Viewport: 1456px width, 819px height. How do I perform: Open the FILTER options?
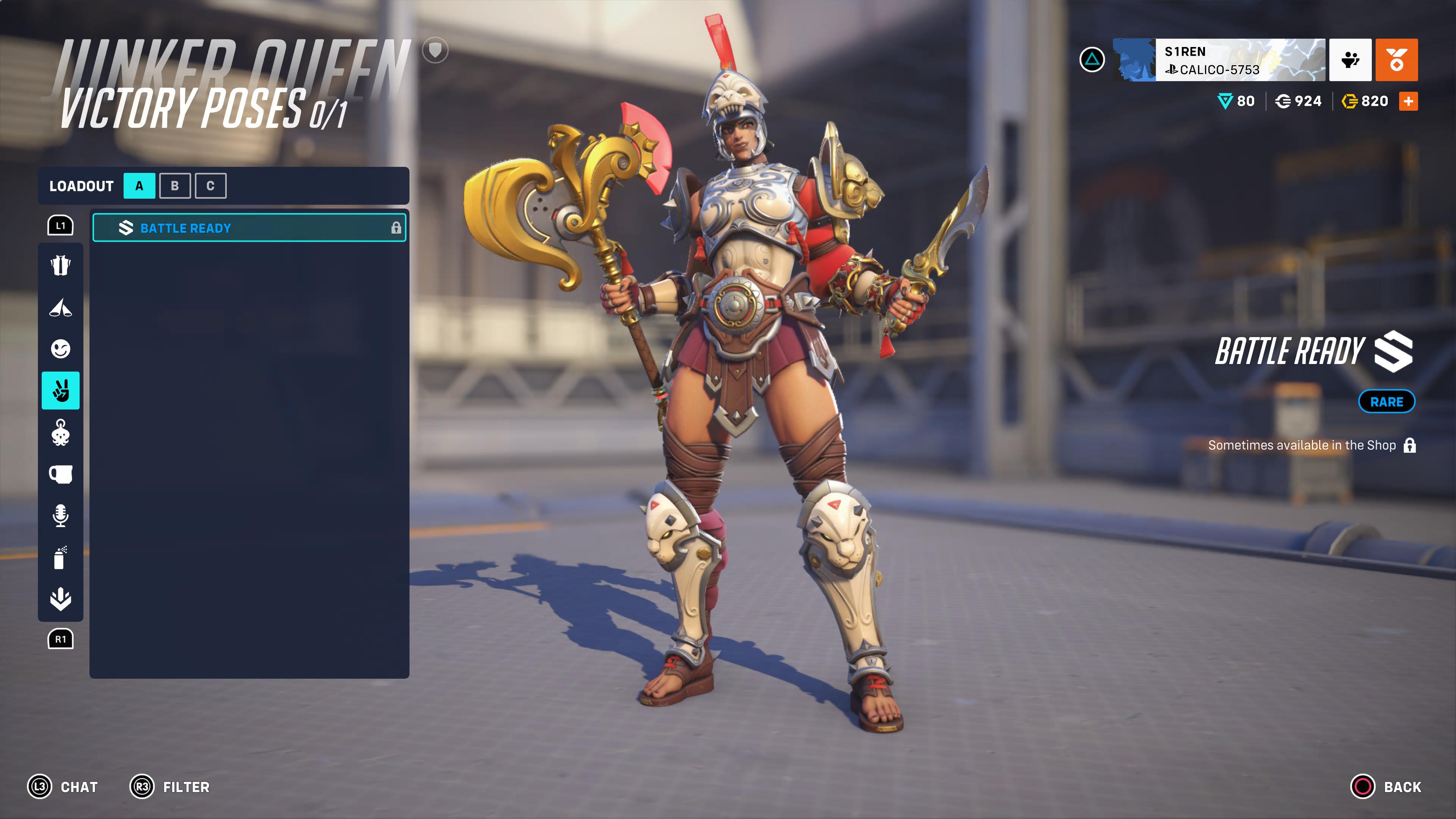tap(169, 787)
